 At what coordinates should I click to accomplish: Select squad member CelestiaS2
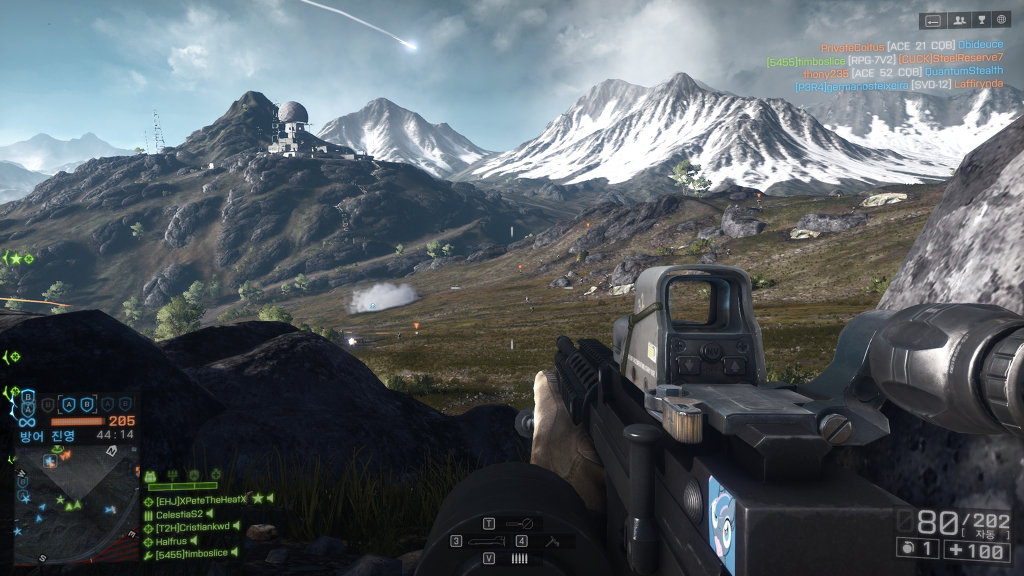(x=178, y=513)
